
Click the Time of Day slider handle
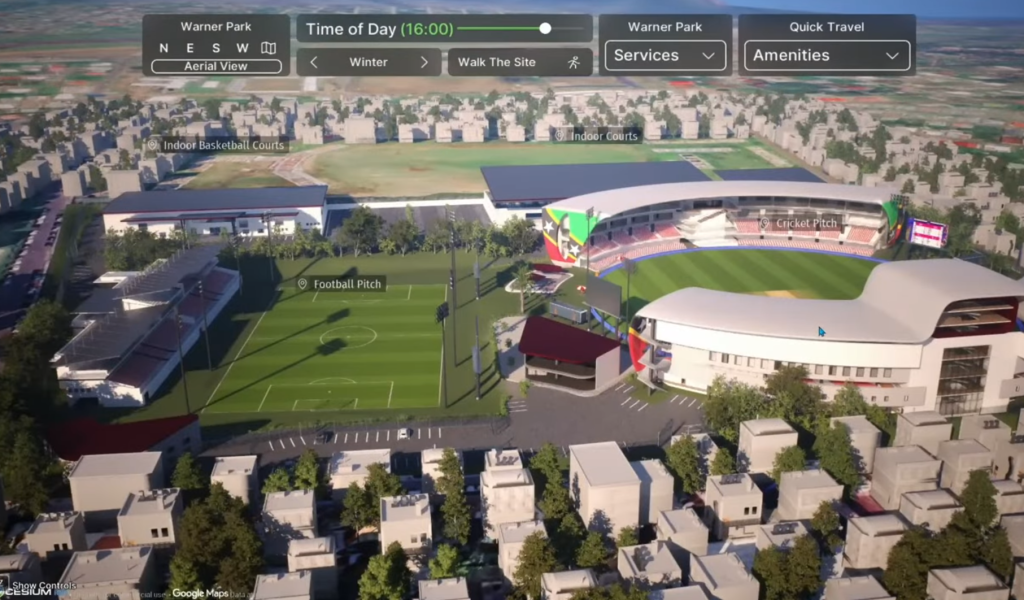click(x=545, y=28)
